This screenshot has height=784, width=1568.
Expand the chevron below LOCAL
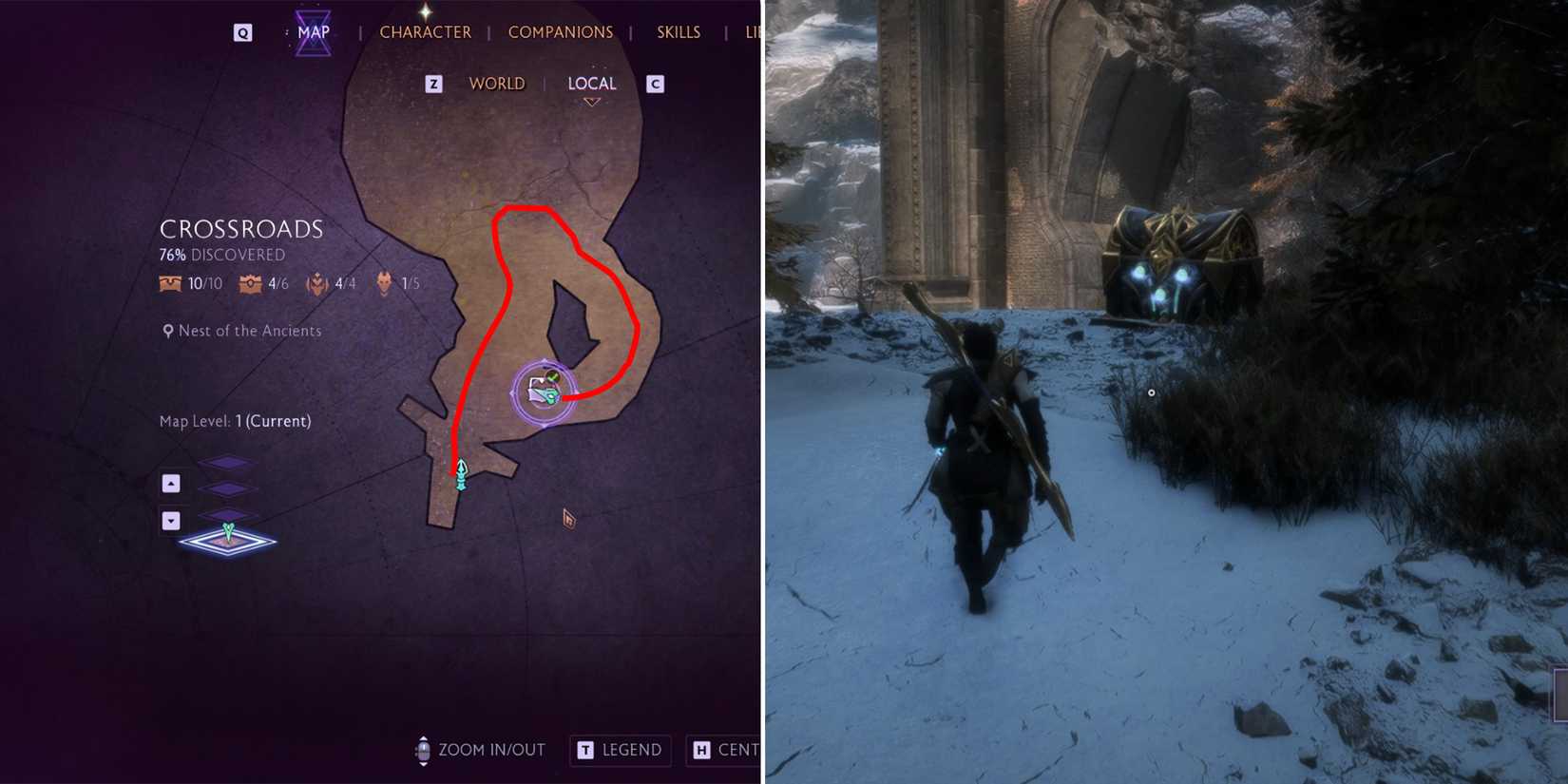(591, 99)
